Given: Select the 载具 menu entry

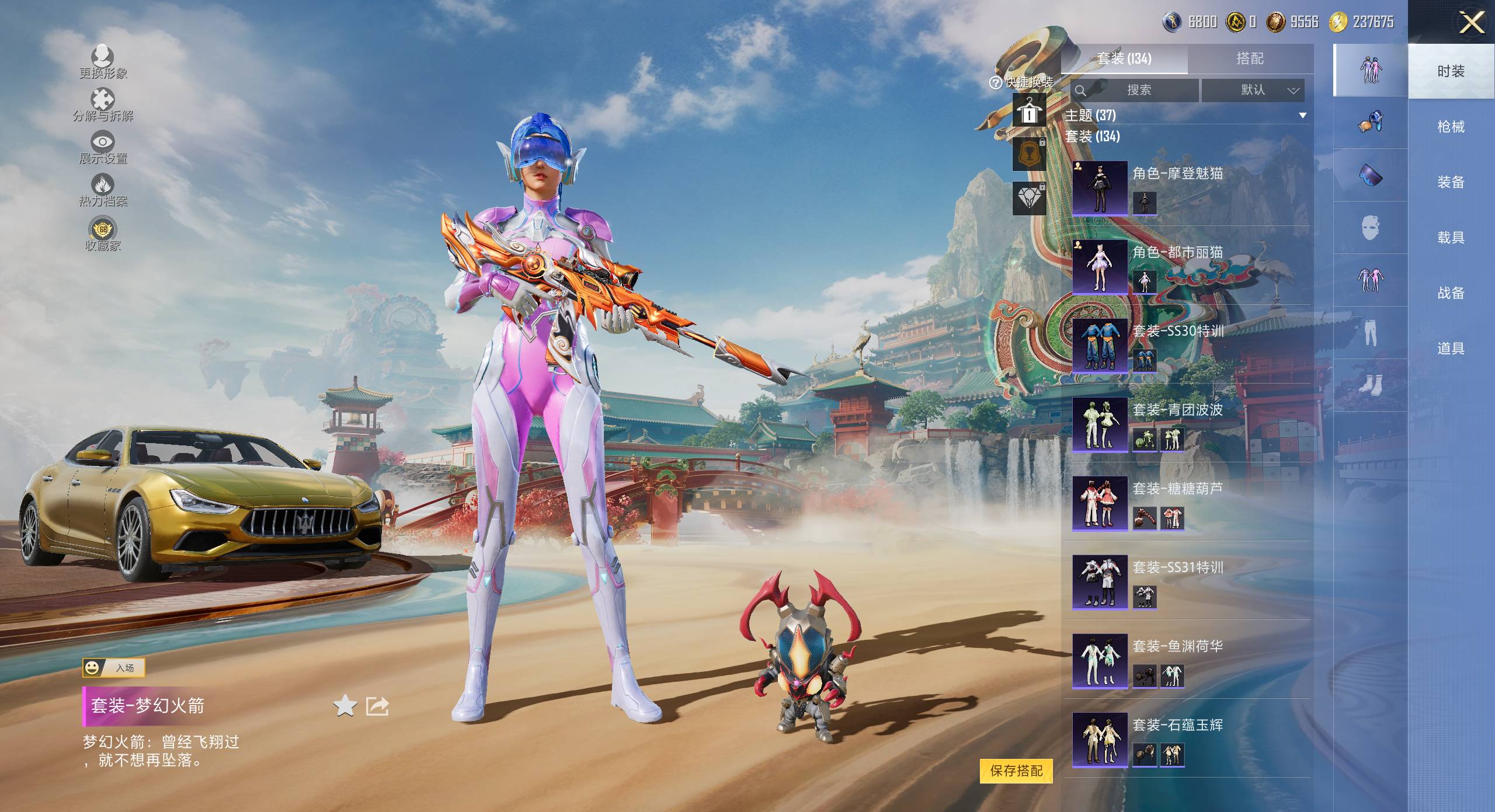Looking at the screenshot, I should (1451, 238).
